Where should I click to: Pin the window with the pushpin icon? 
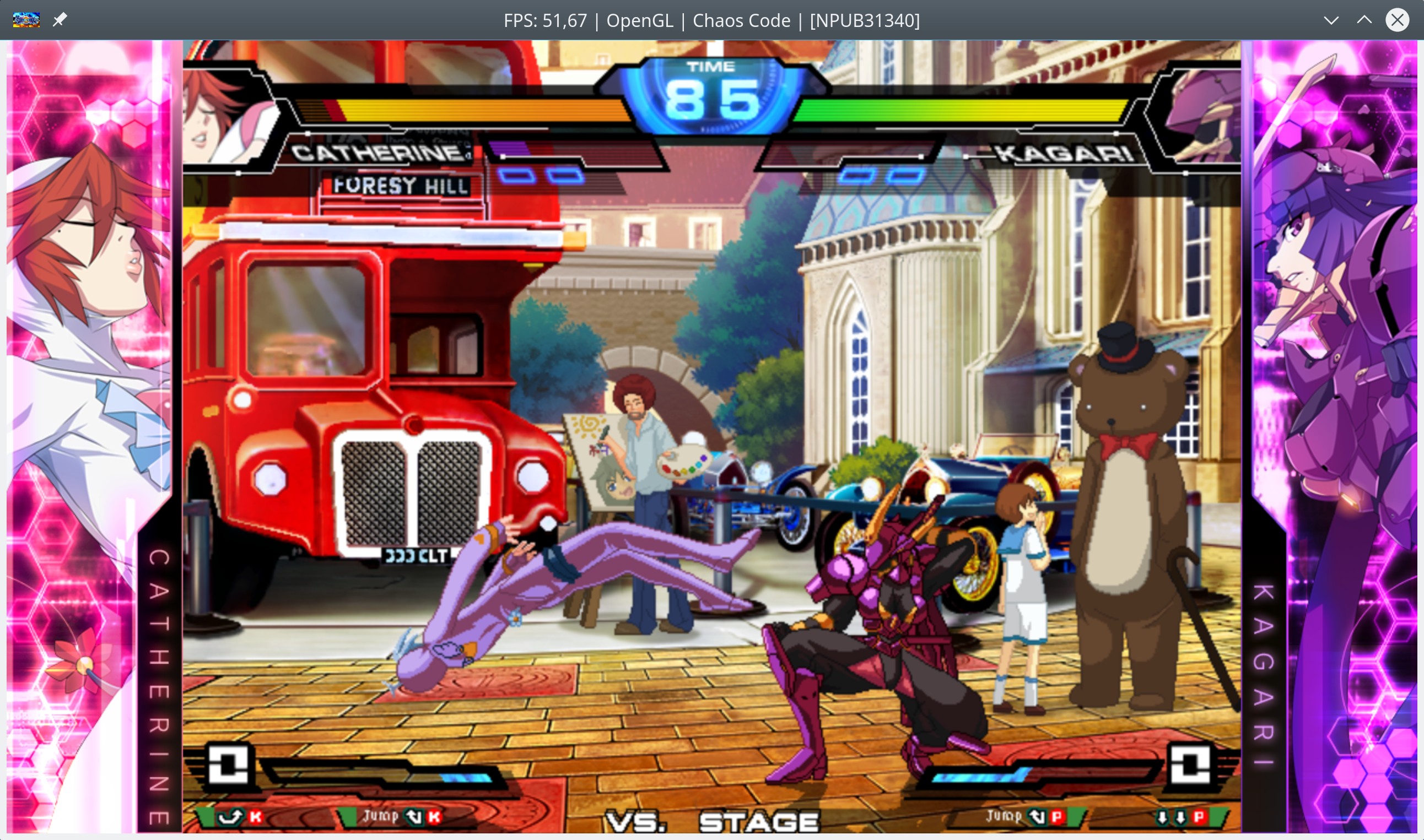60,20
